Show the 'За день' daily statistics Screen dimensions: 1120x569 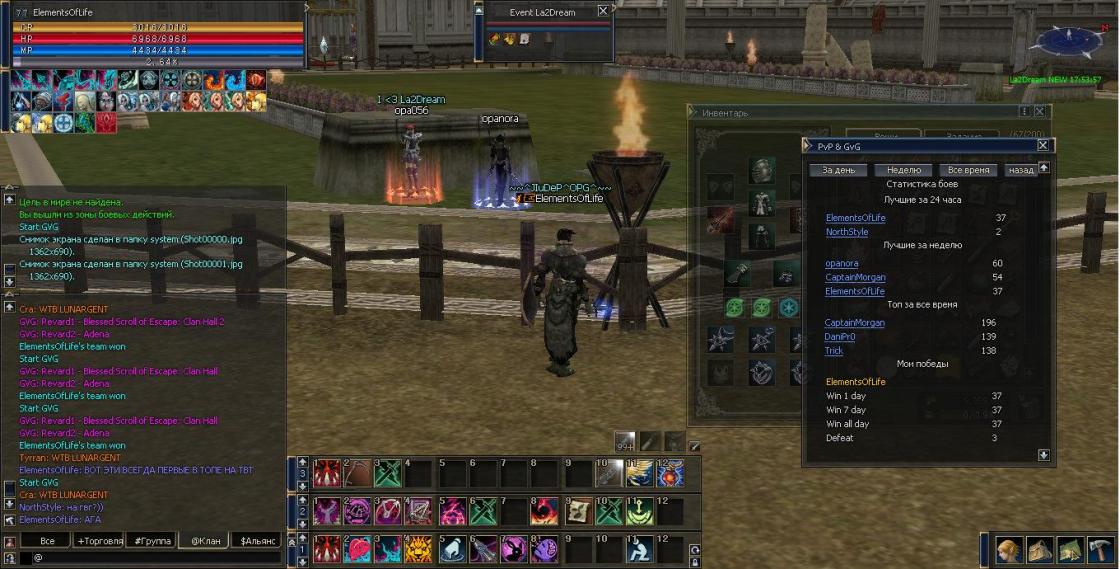(x=838, y=170)
